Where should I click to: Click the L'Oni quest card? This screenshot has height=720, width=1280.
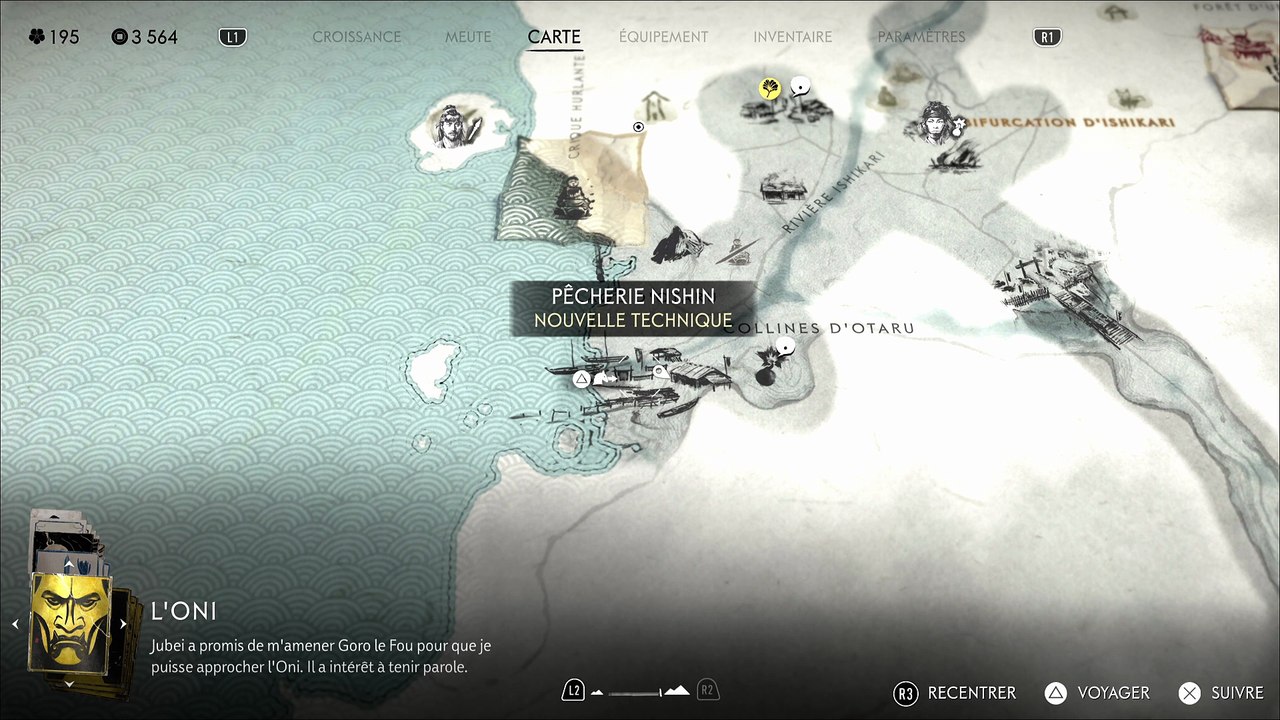pos(69,624)
